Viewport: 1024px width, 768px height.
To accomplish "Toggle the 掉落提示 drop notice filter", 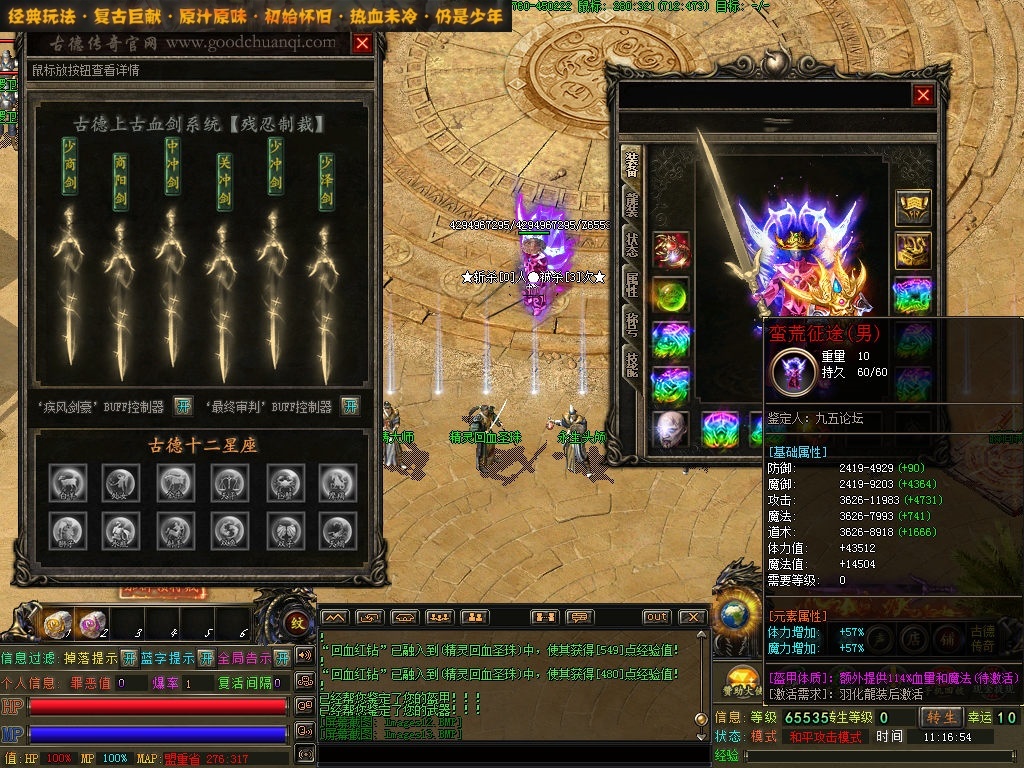I will tap(129, 658).
